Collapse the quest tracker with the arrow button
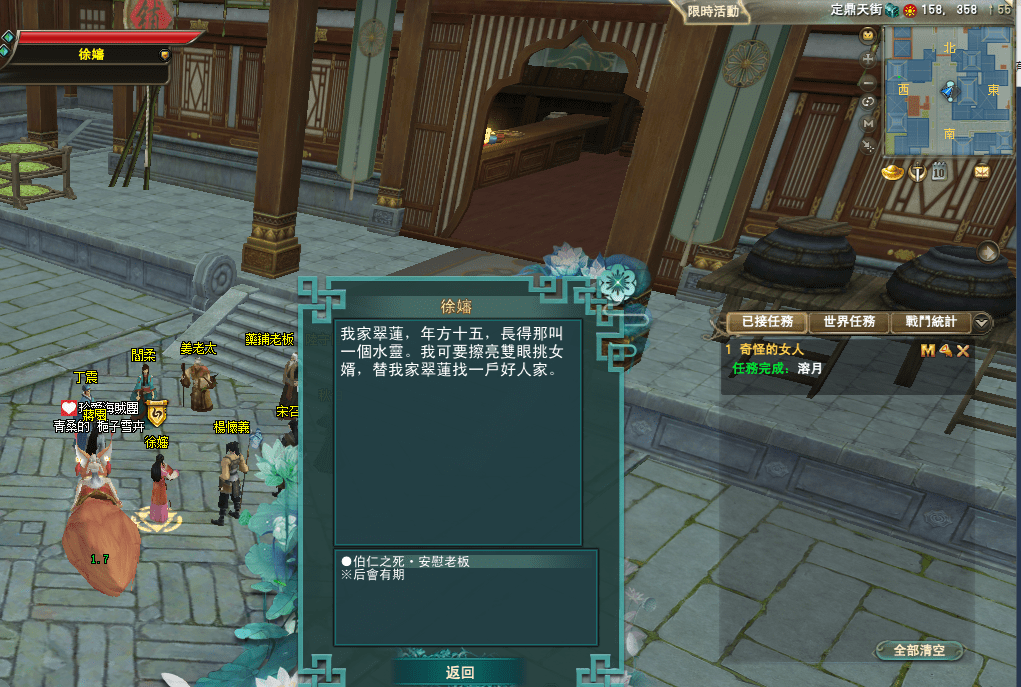 [982, 322]
